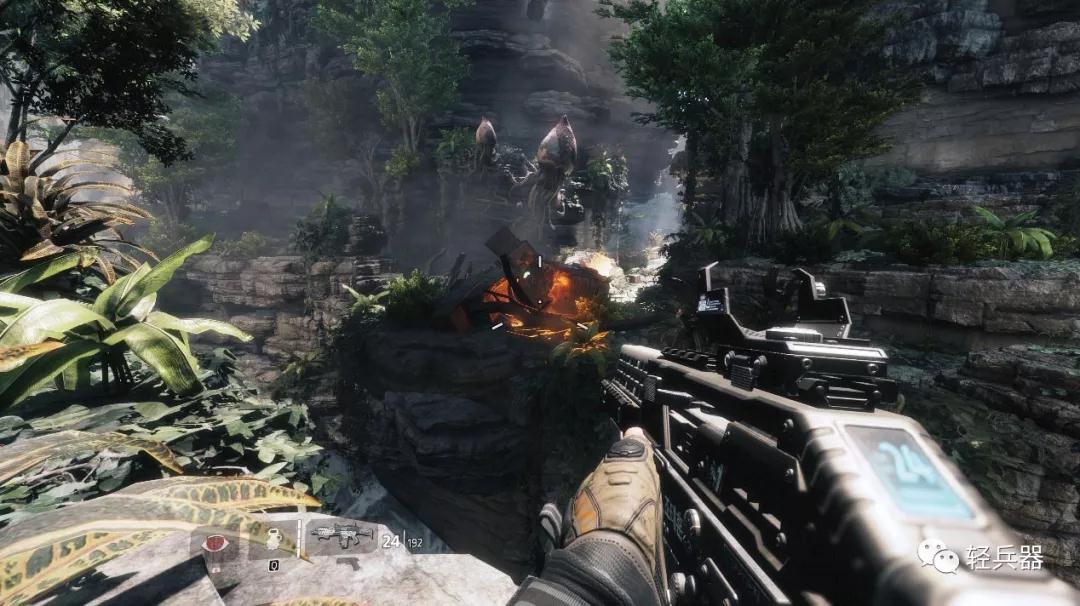Select the equipped rifle weapon icon
This screenshot has height=606, width=1080.
pos(341,536)
